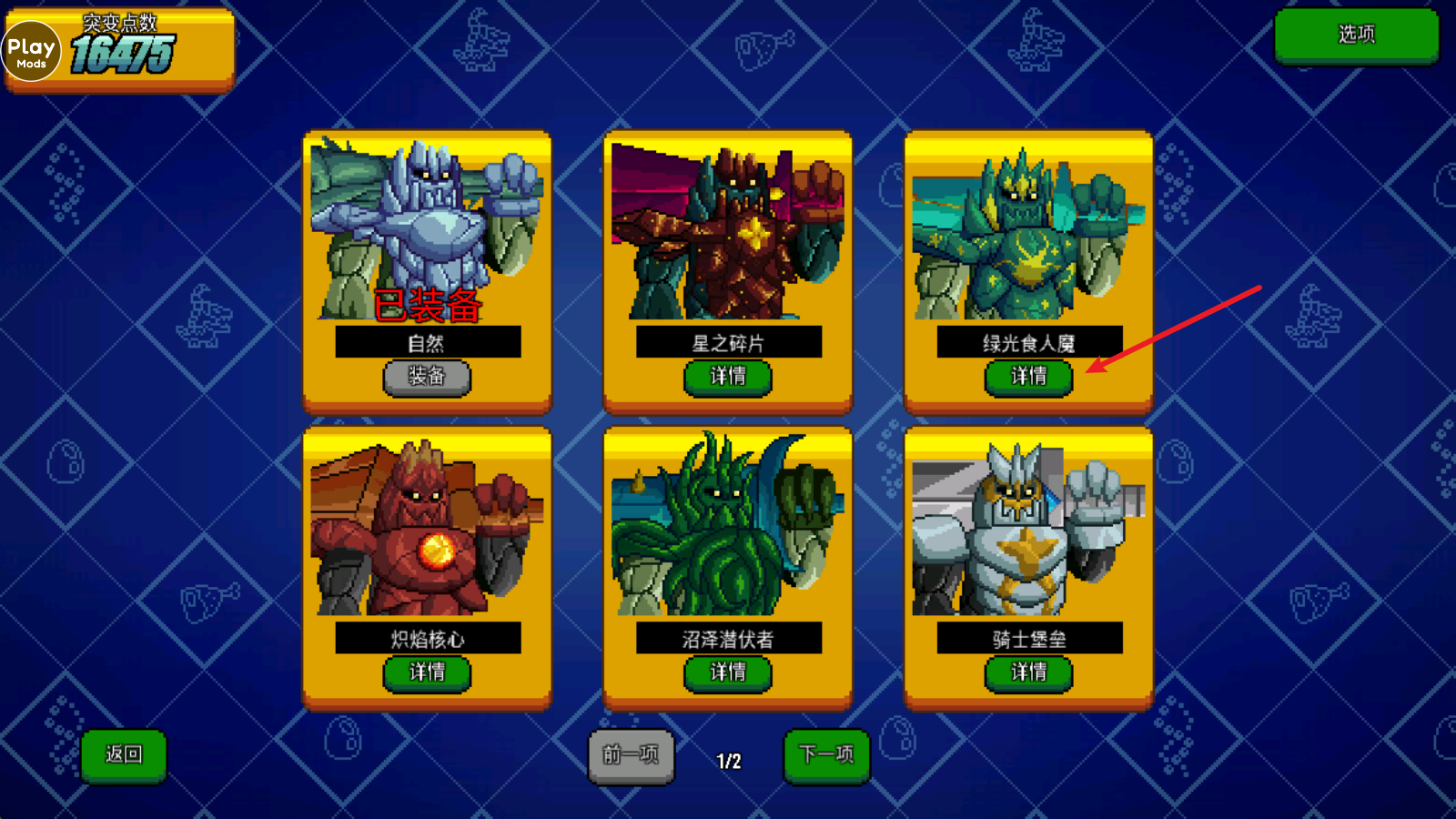This screenshot has height=819, width=1456.
Task: Go to next page with 下一项
Action: [x=826, y=754]
